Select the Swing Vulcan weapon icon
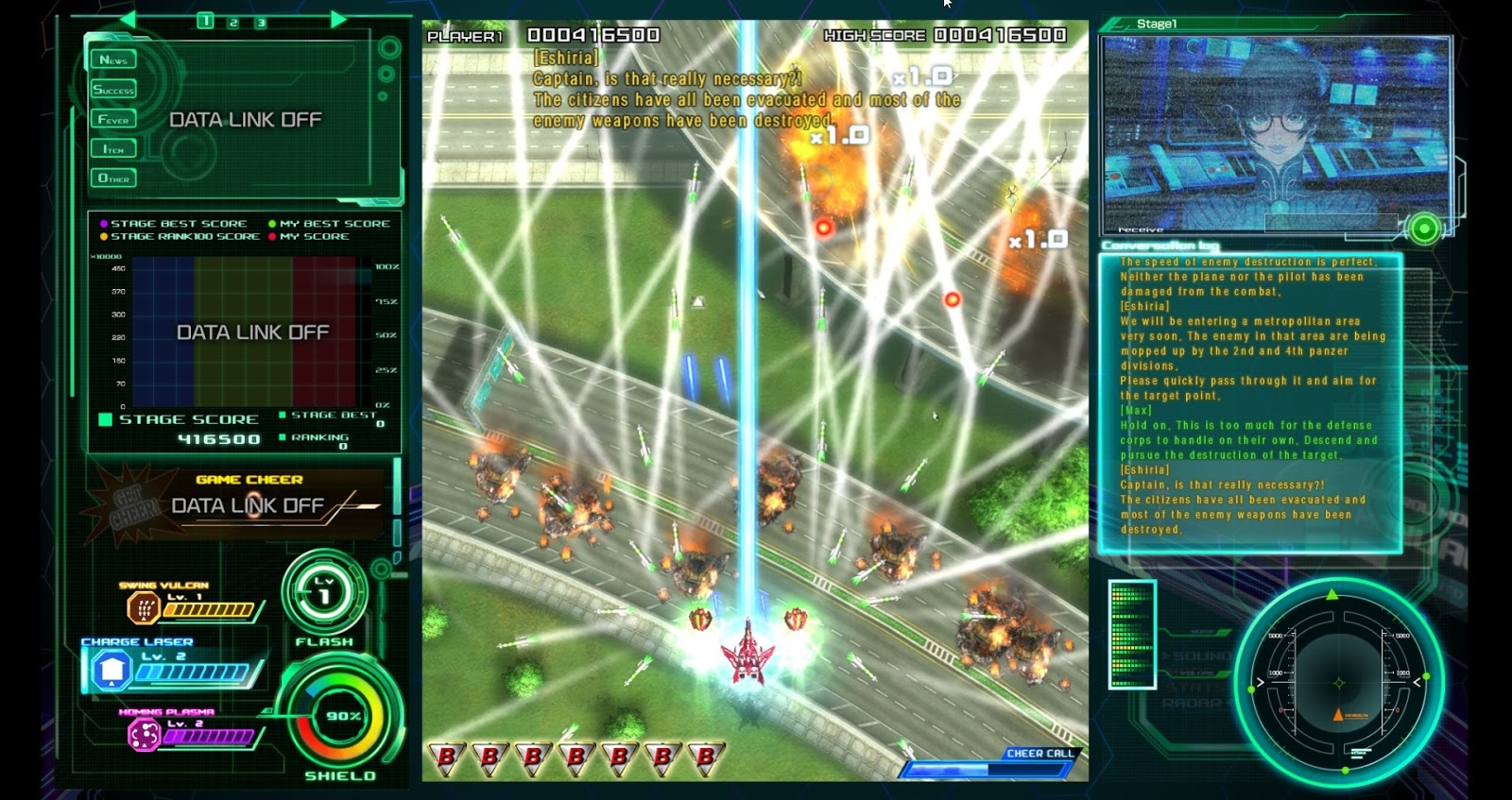The width and height of the screenshot is (1512, 800). point(143,608)
